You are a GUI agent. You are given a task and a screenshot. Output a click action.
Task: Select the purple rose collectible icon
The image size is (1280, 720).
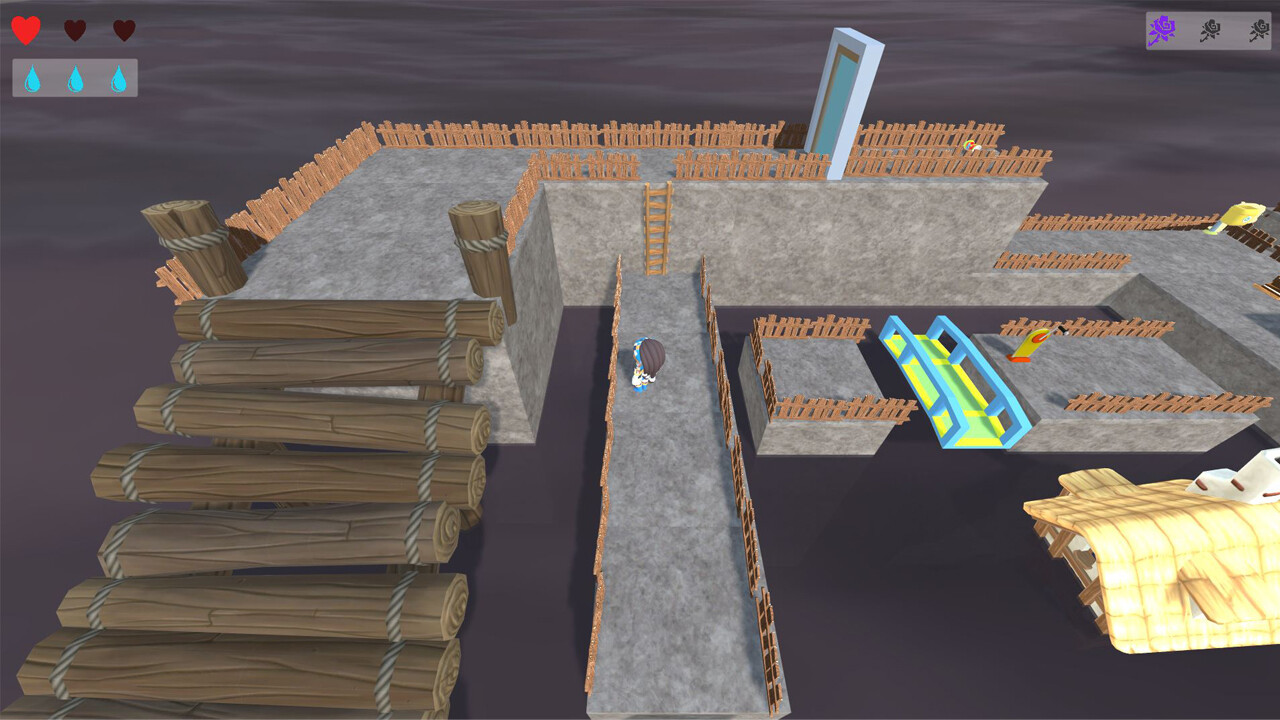pyautogui.click(x=1163, y=30)
